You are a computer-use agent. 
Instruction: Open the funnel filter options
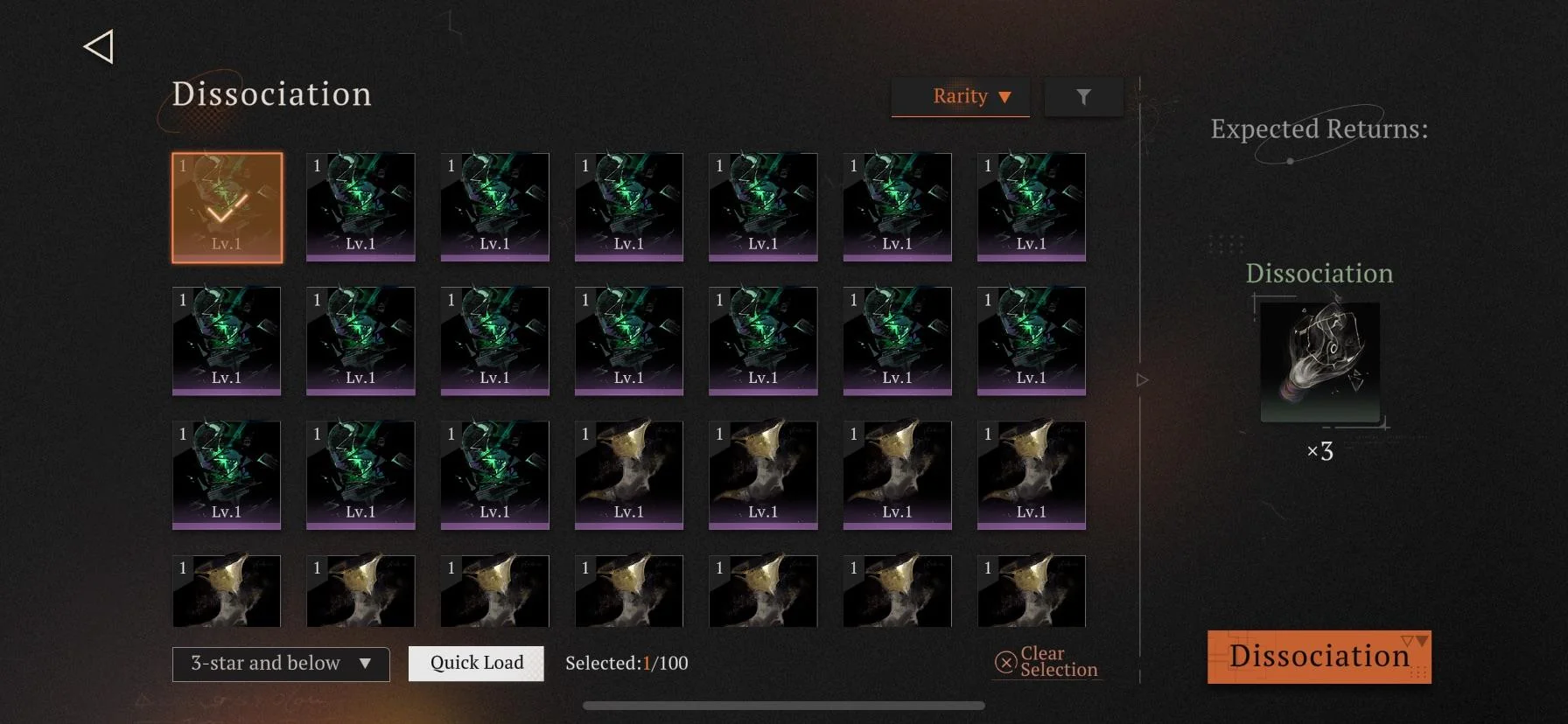pos(1083,97)
